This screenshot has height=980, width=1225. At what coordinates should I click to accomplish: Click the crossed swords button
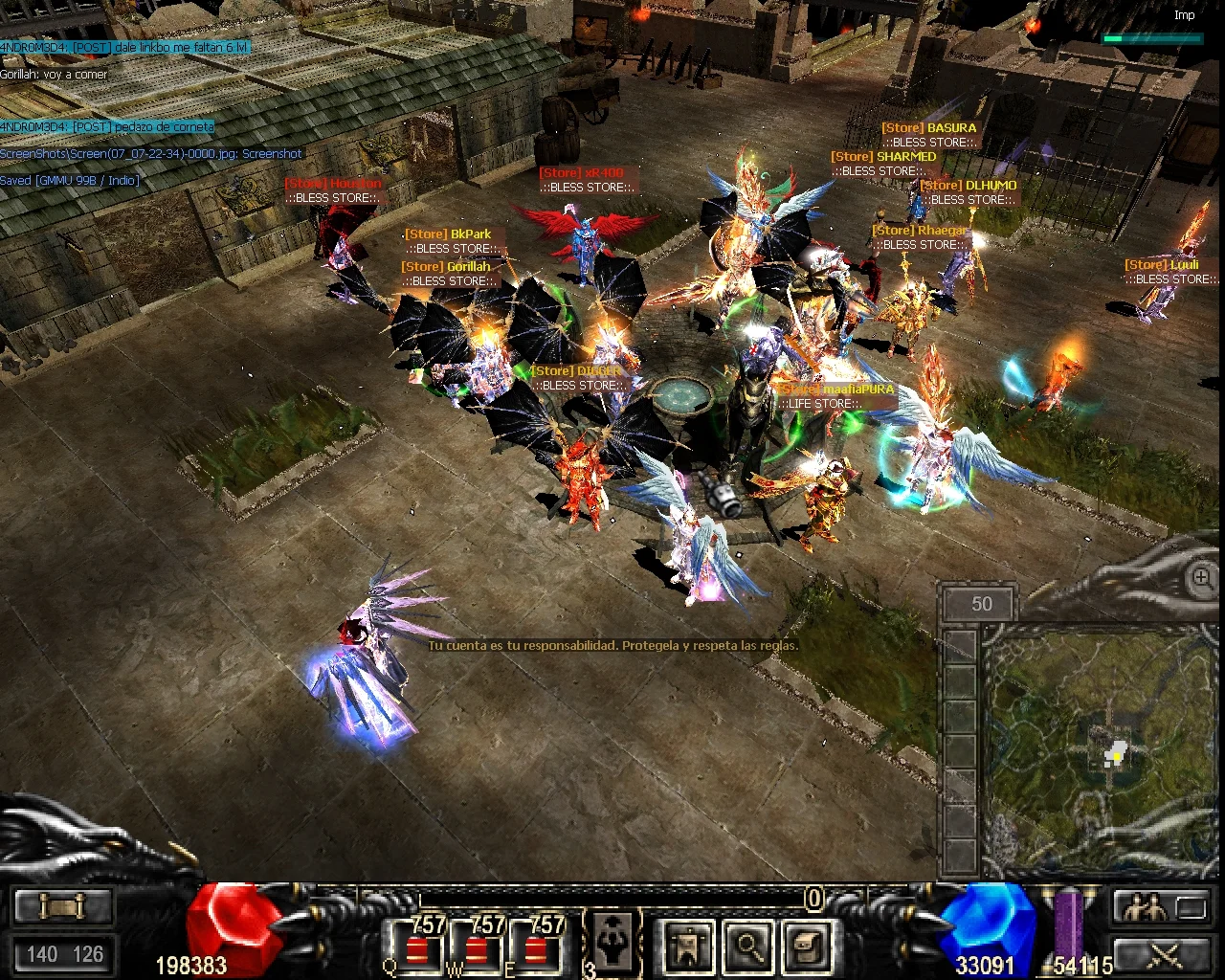1165,954
